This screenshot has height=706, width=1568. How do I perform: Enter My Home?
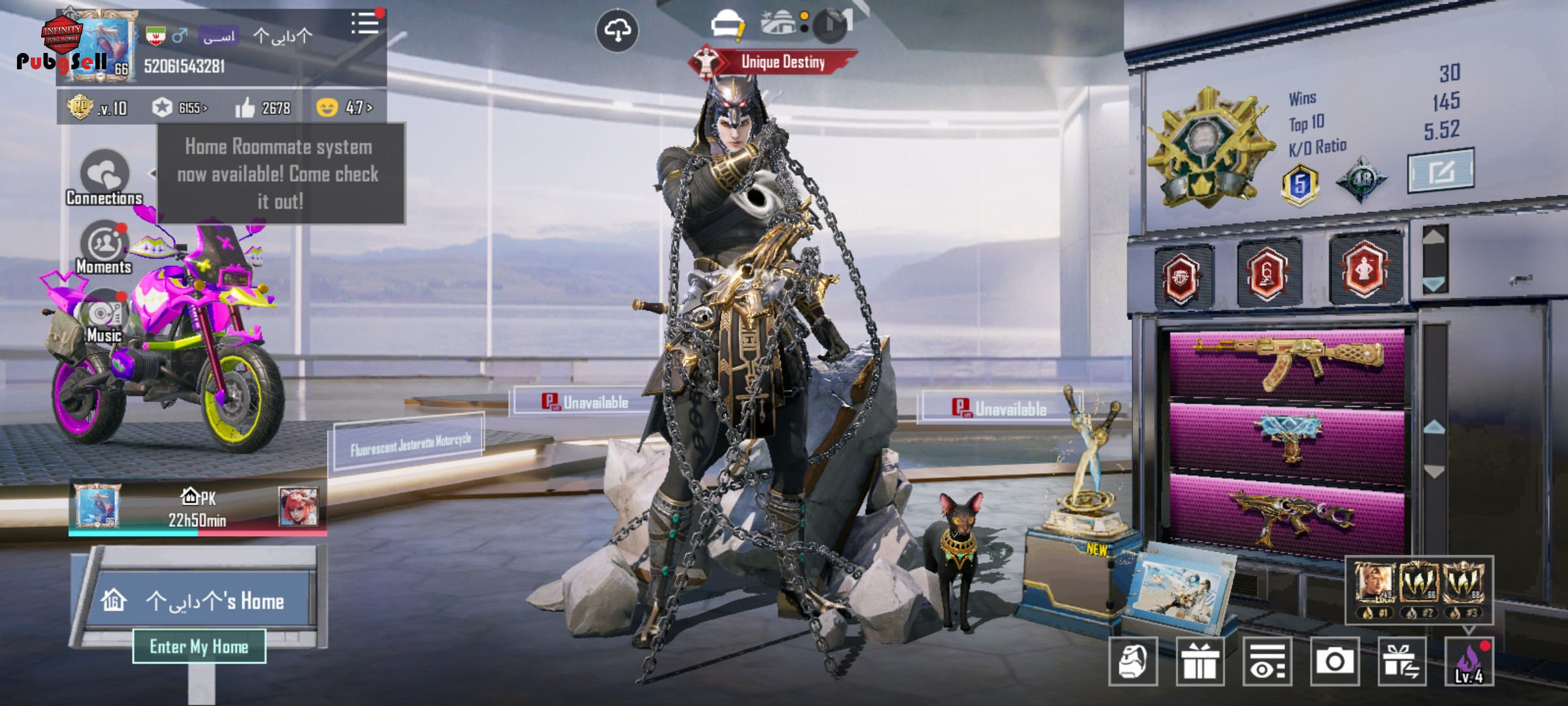(199, 647)
